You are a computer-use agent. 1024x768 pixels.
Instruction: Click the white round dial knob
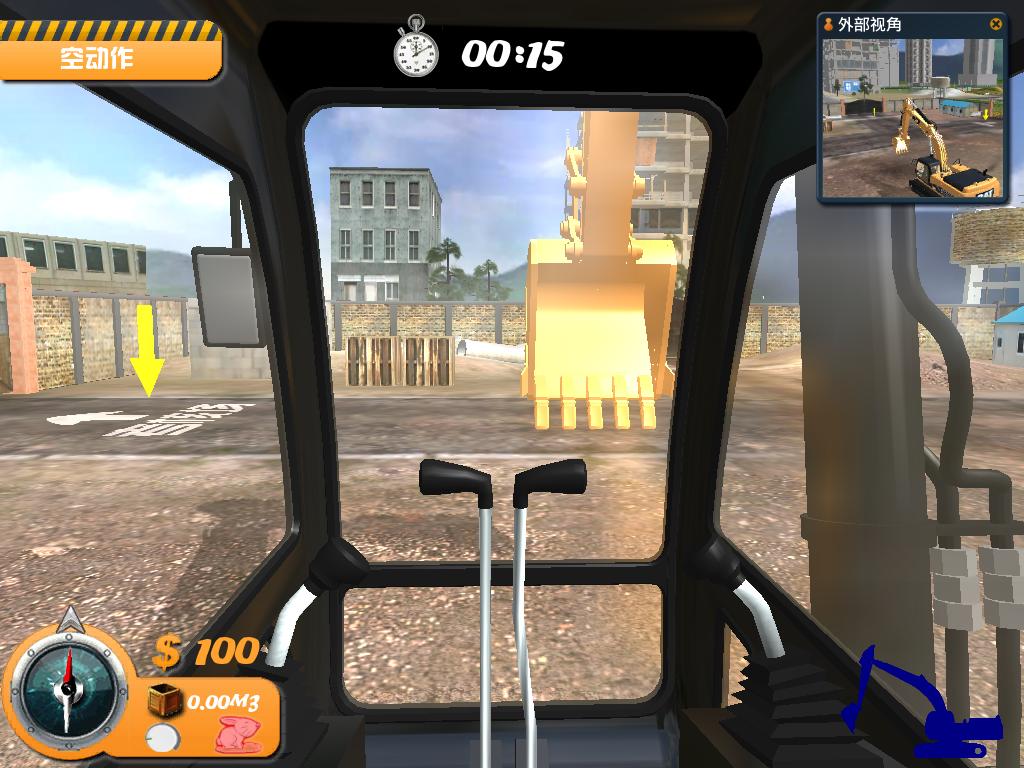coord(160,740)
